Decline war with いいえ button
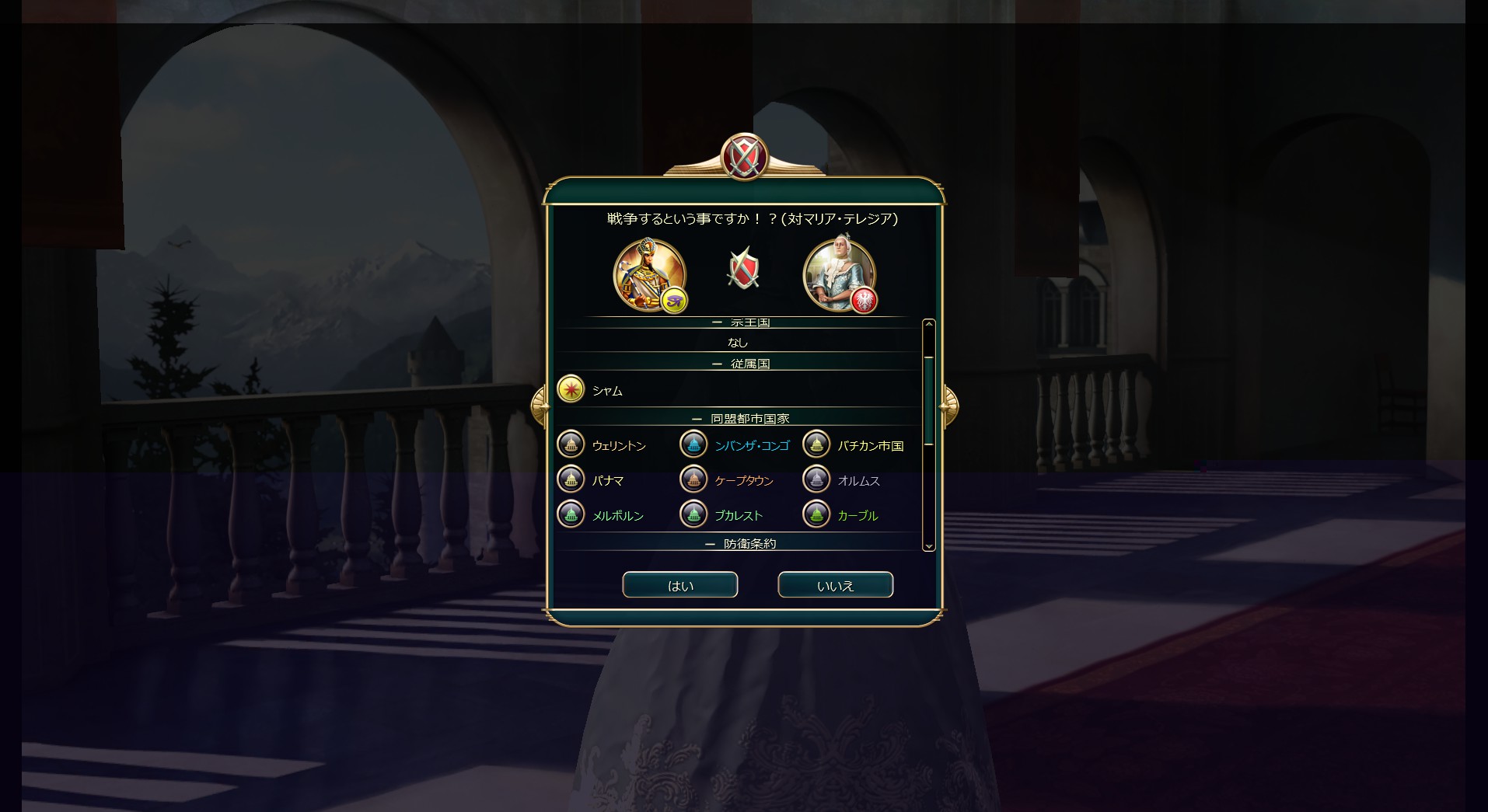This screenshot has height=812, width=1488. [x=835, y=585]
